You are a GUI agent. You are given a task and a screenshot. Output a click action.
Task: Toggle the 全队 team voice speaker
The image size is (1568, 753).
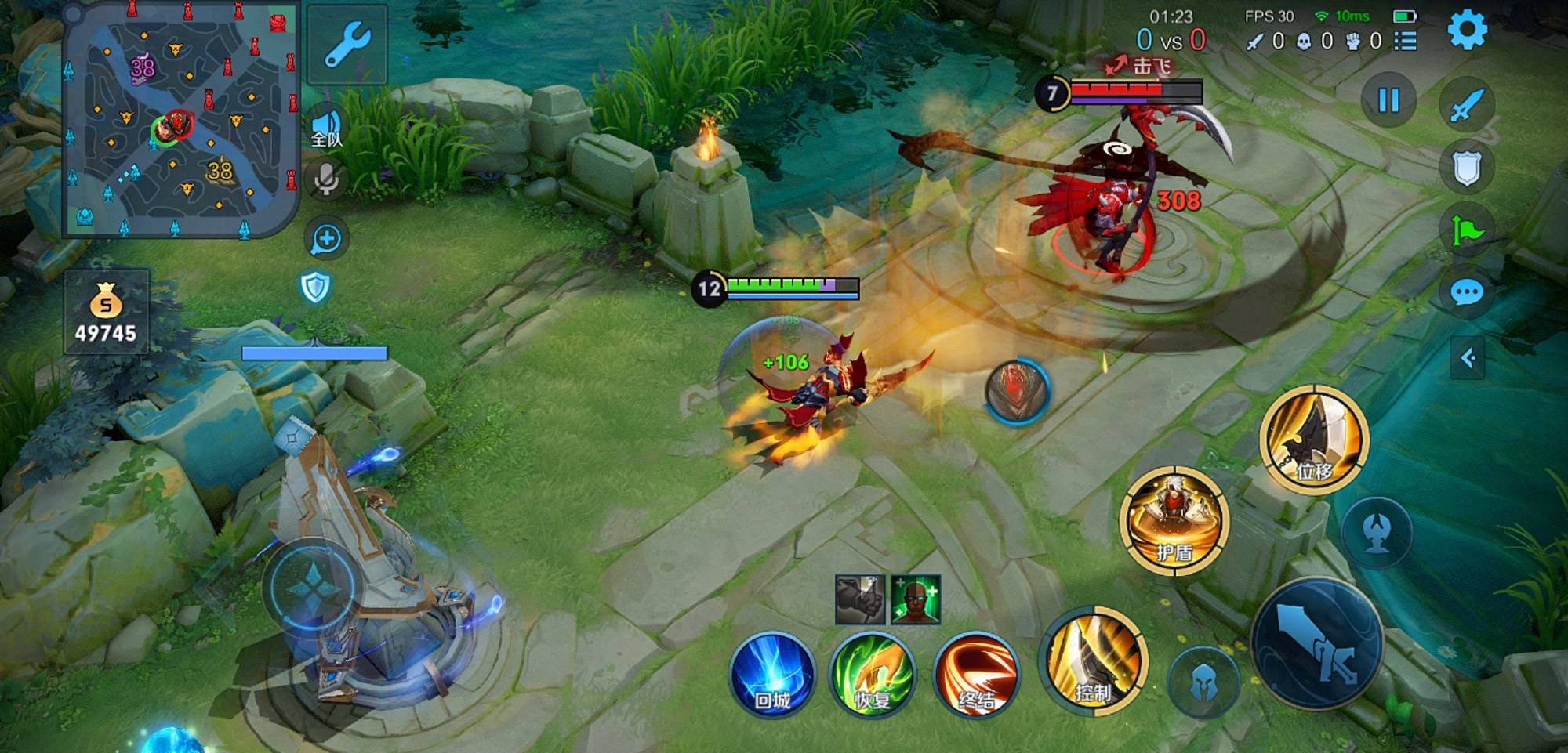pos(327,129)
